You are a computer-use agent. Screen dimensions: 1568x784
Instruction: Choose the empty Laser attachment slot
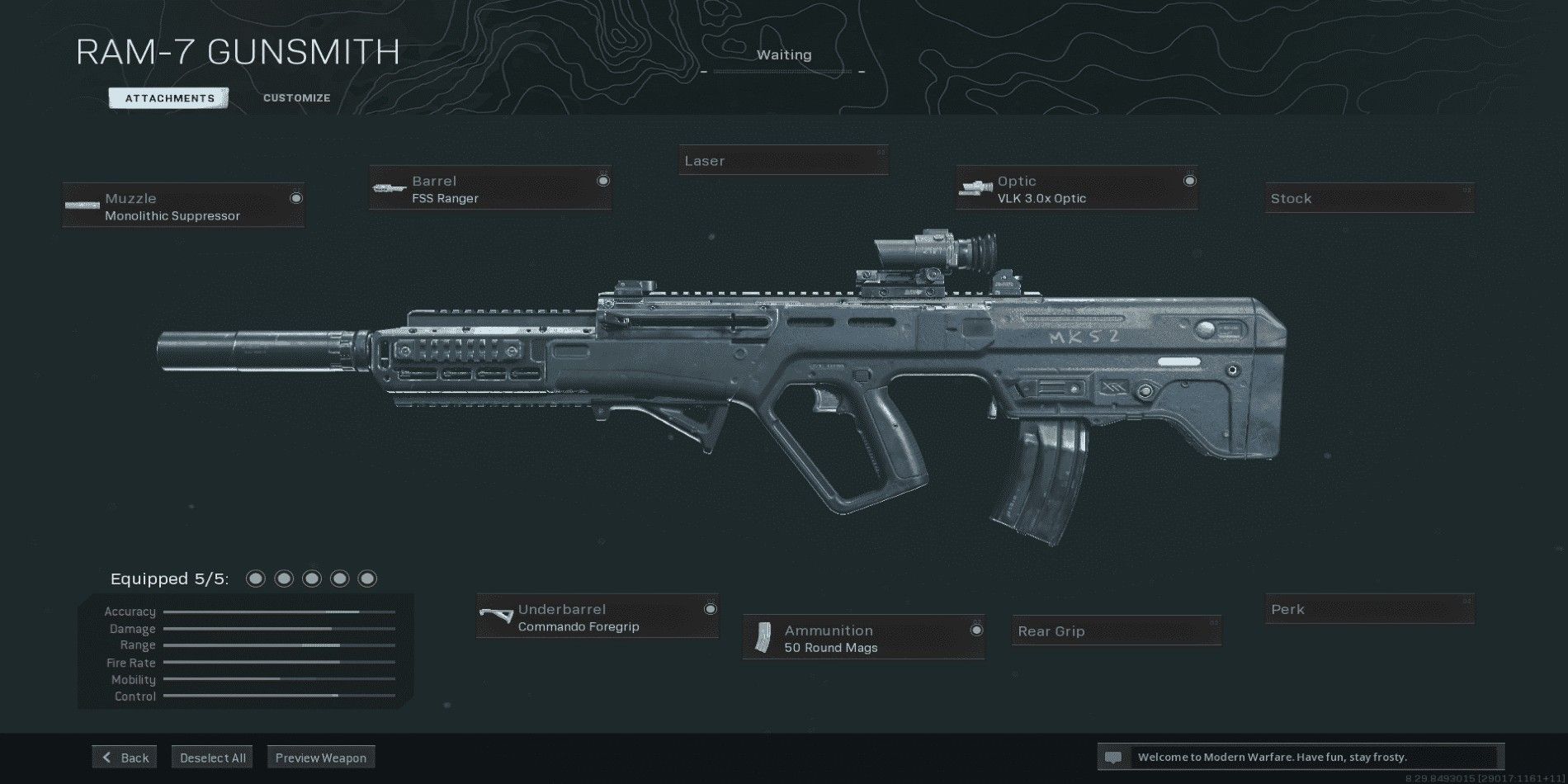click(x=783, y=161)
